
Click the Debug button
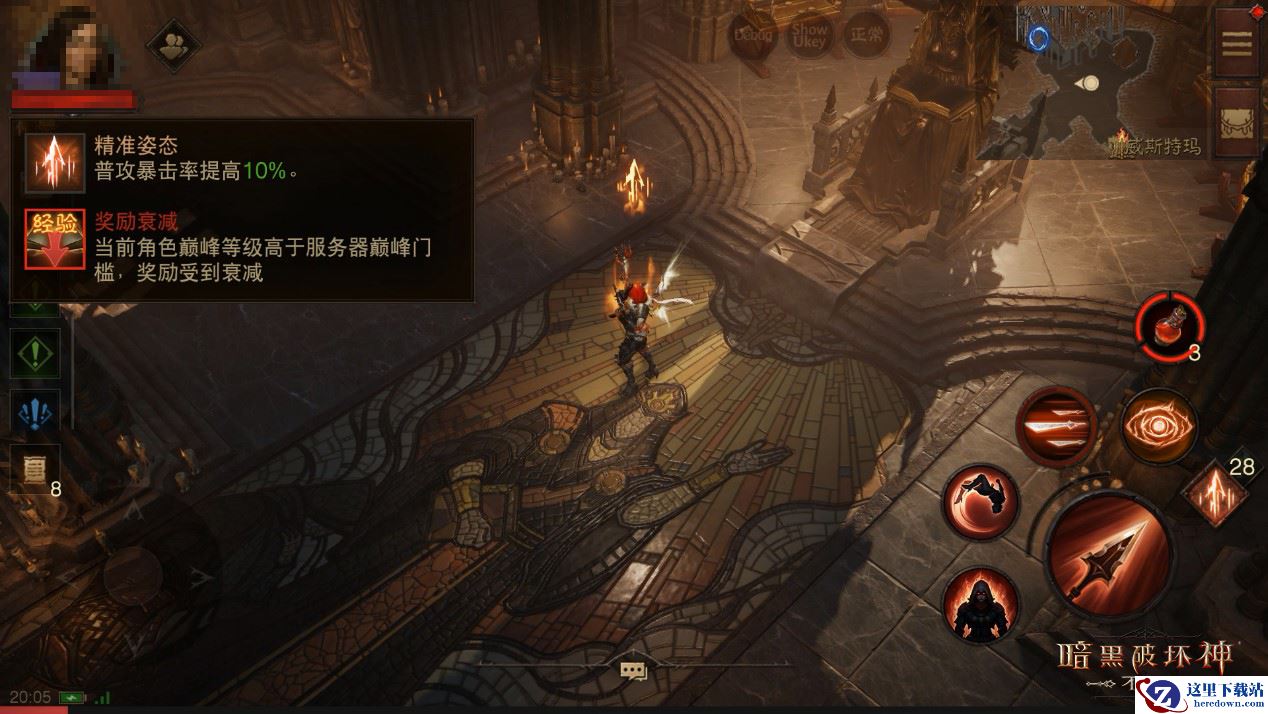coord(754,36)
